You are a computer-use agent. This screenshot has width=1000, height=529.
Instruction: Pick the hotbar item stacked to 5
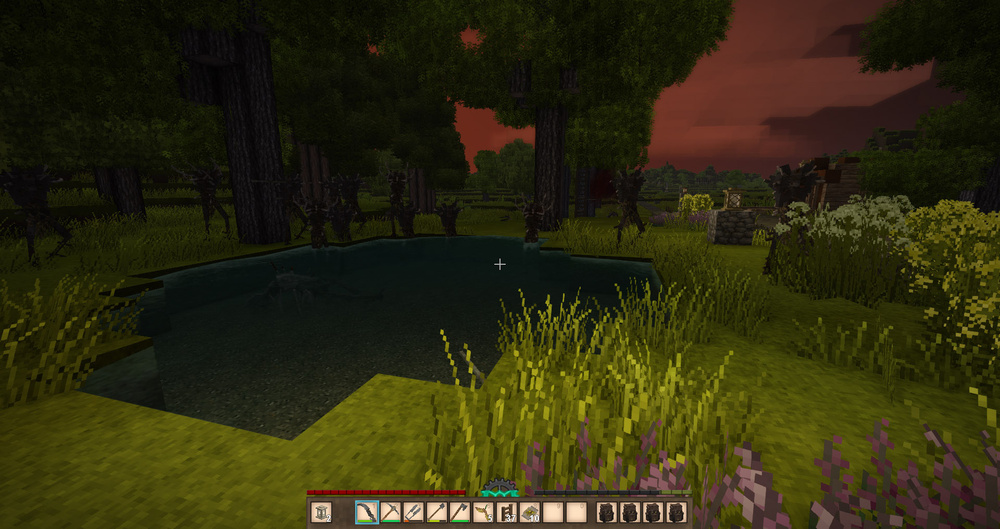coord(484,513)
